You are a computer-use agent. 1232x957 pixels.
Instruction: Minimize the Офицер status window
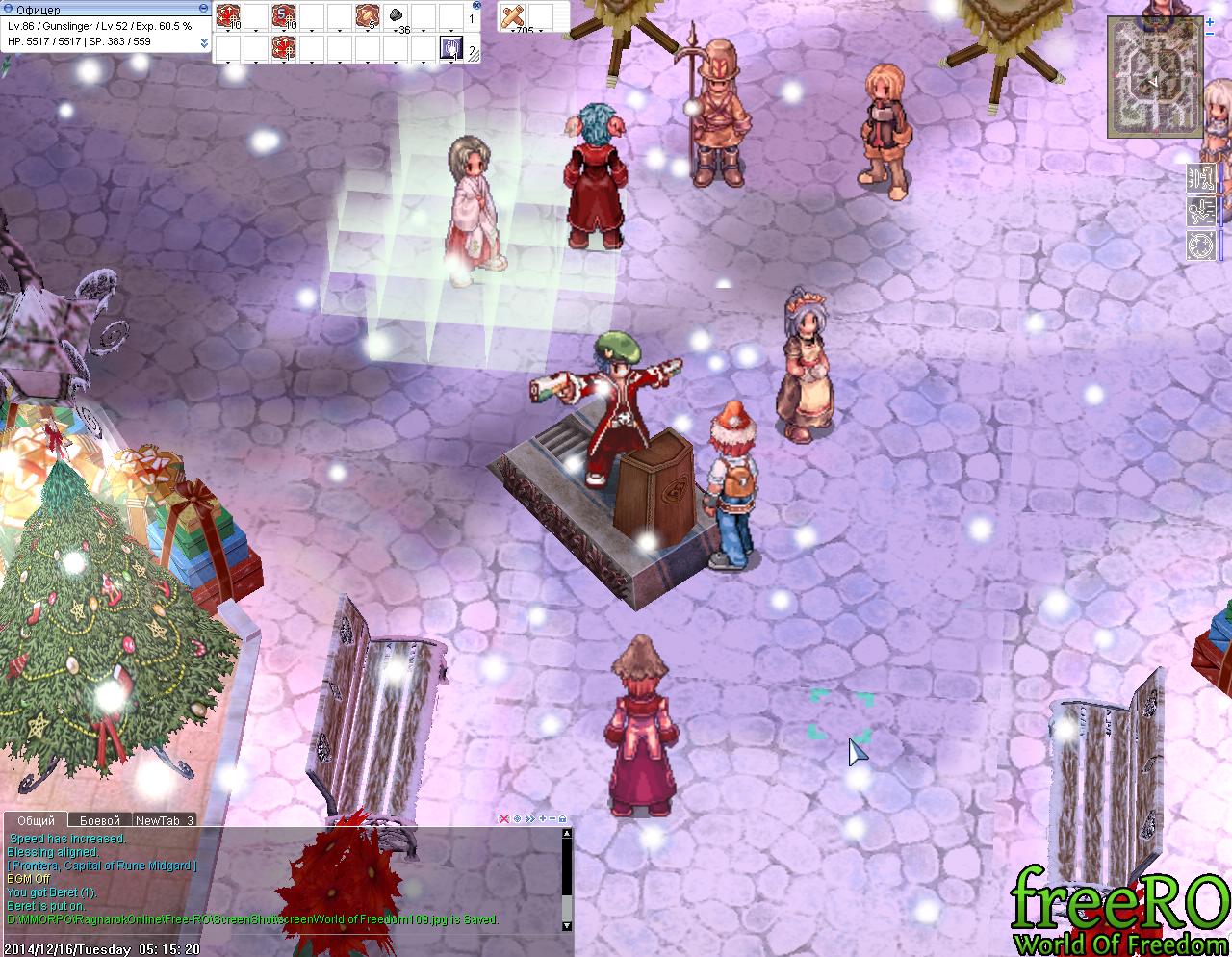coord(203,9)
